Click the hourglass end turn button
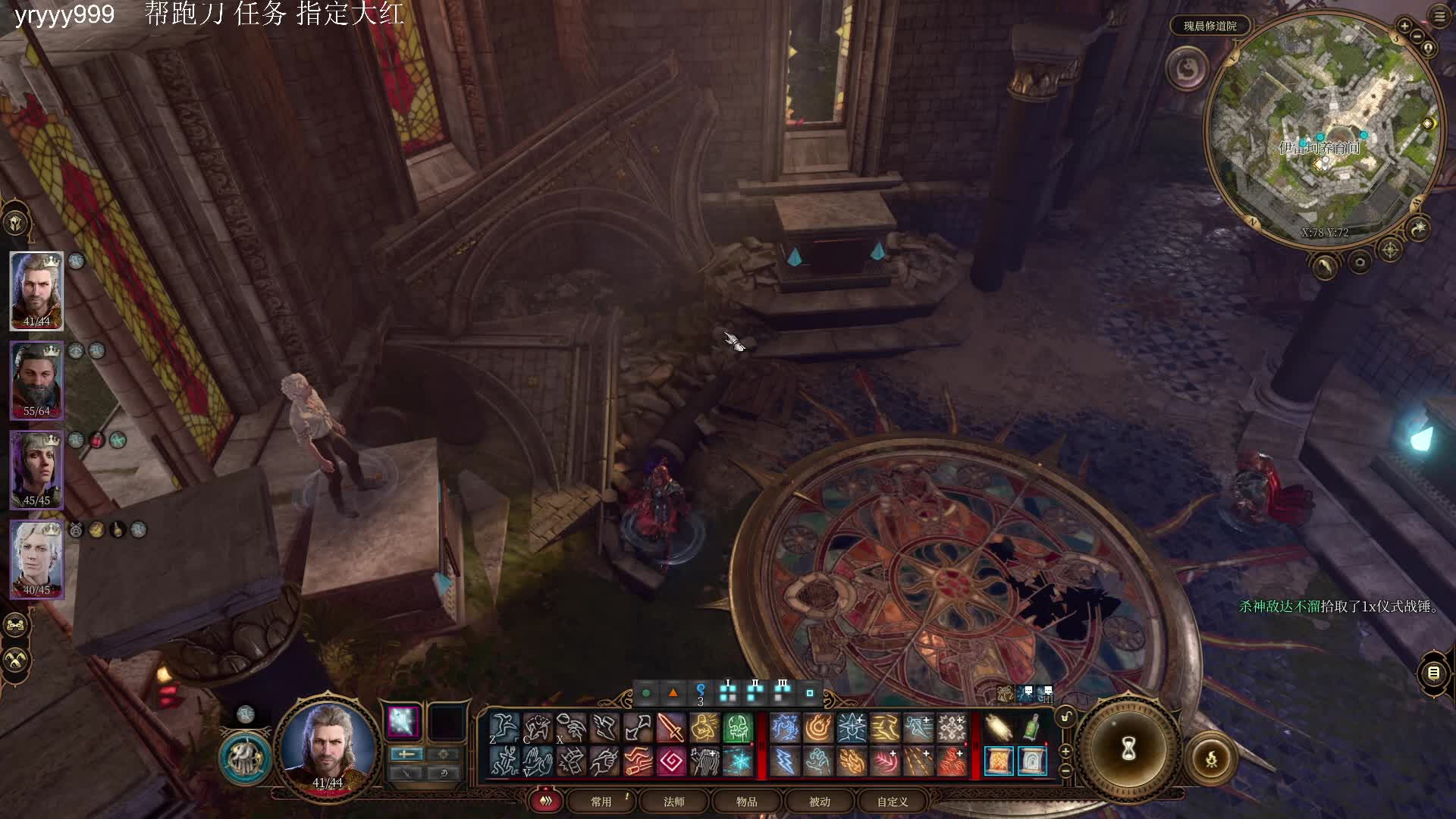The width and height of the screenshot is (1456, 819). 1128,750
